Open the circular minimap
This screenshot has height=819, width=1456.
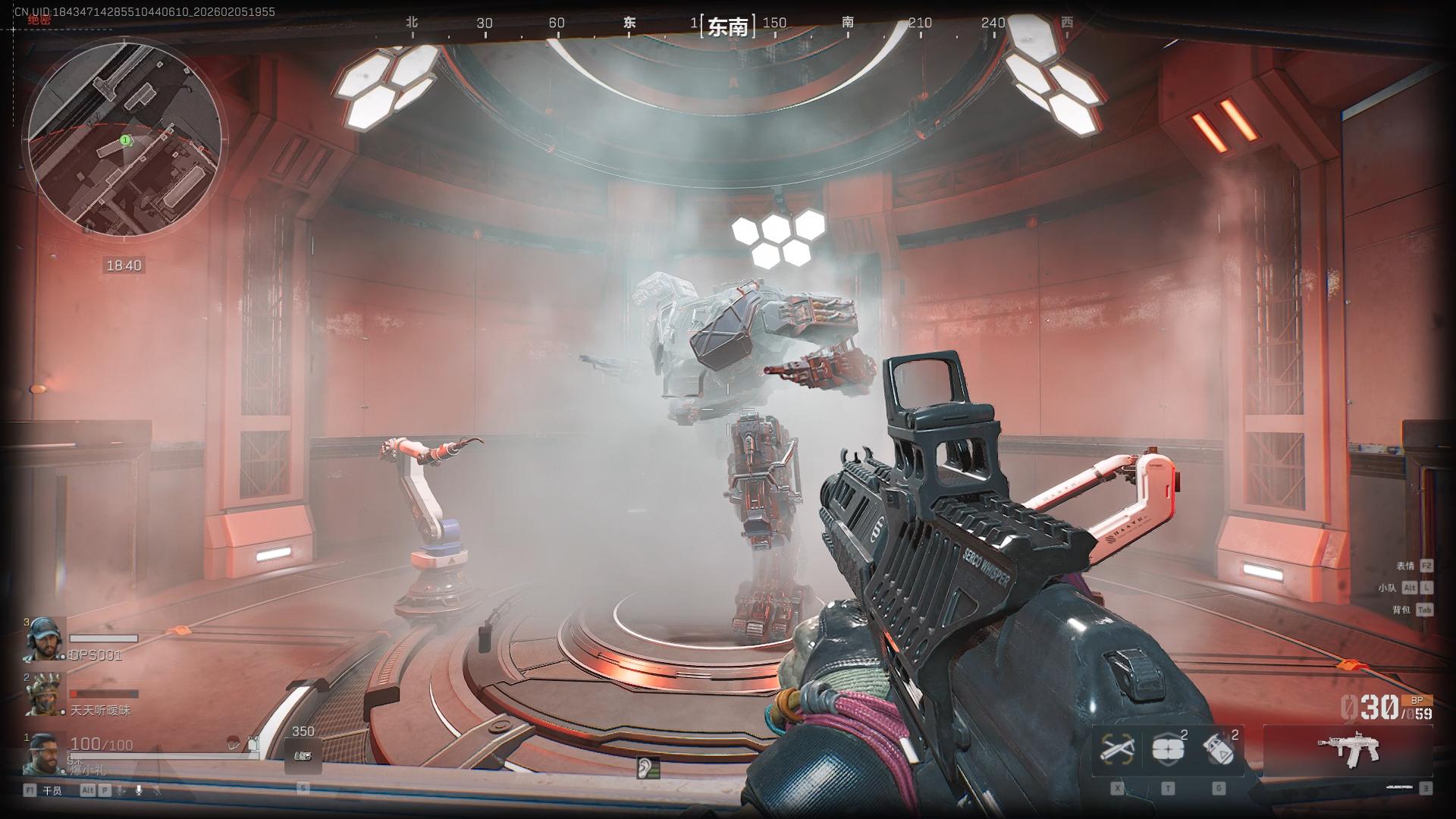tap(125, 137)
